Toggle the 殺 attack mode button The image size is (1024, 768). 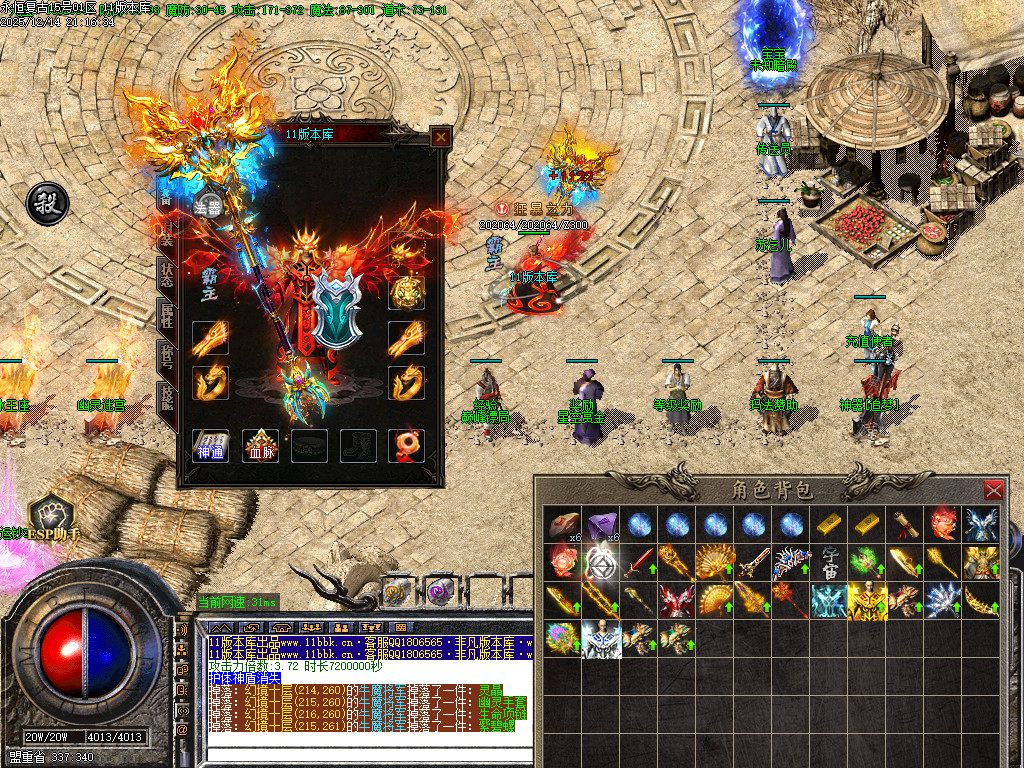point(47,203)
